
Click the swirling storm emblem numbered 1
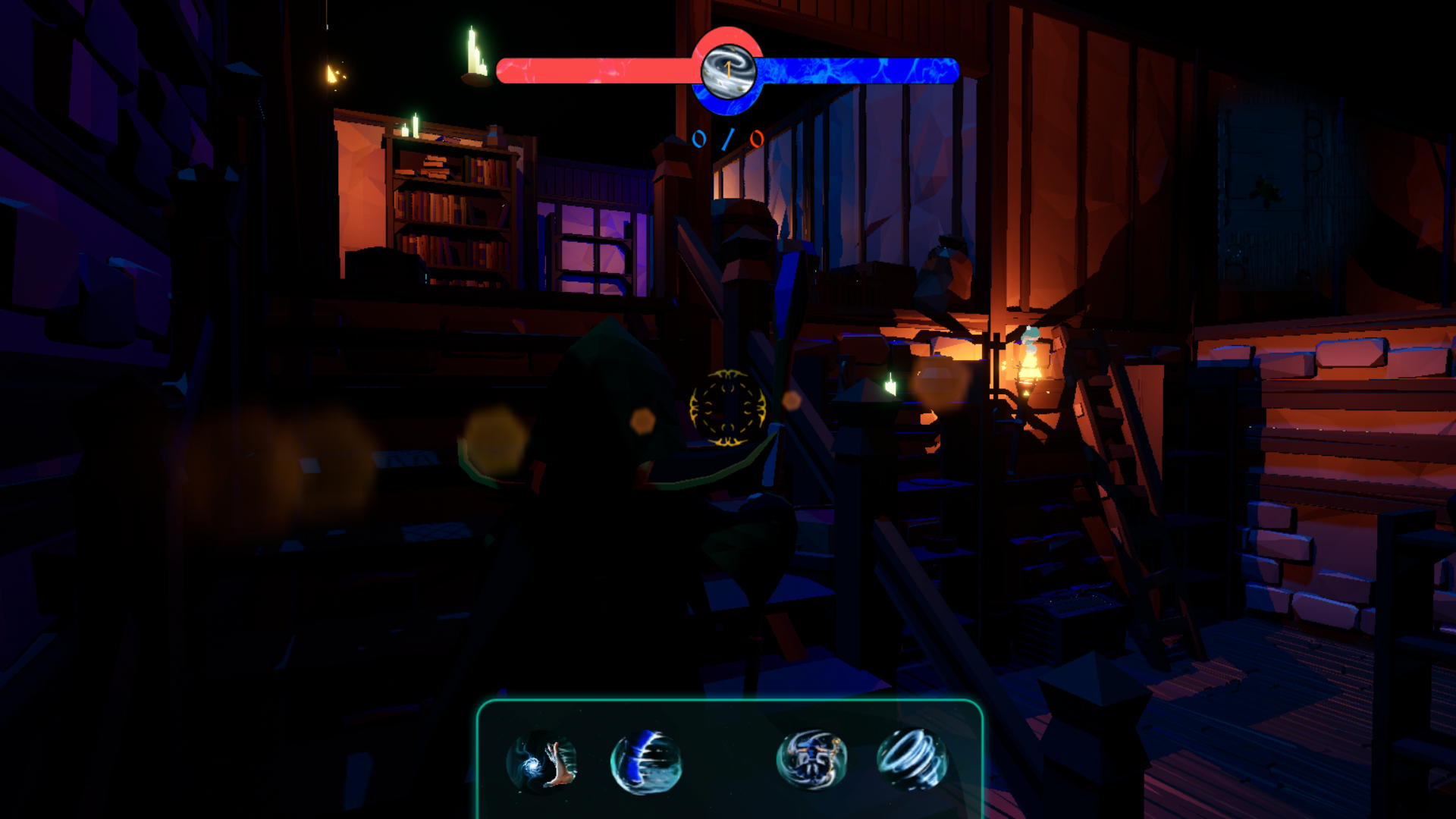pyautogui.click(x=728, y=71)
